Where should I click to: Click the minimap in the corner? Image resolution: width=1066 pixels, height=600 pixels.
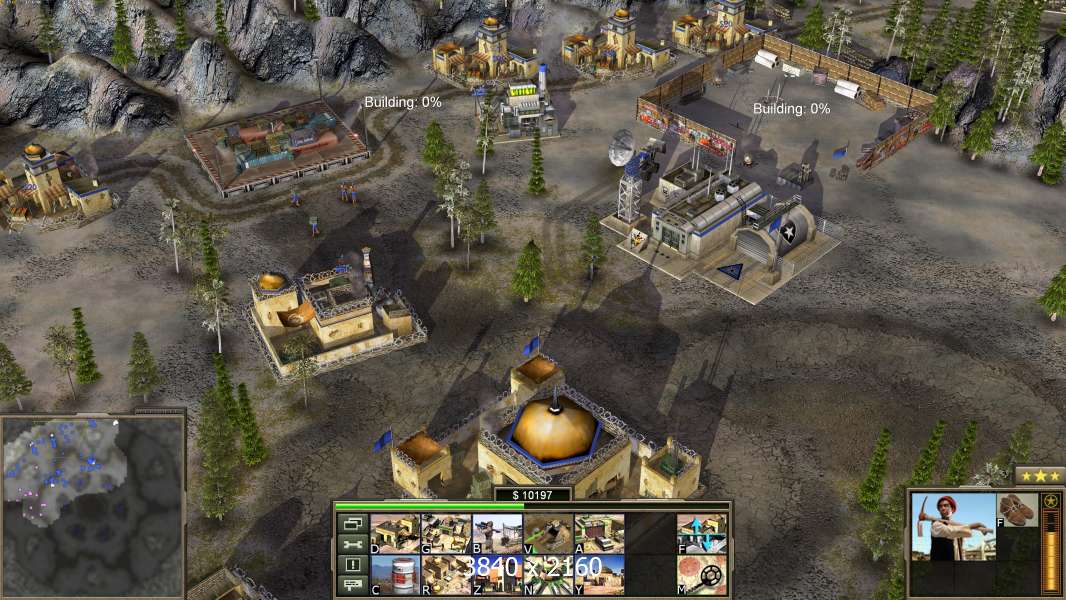click(x=92, y=506)
